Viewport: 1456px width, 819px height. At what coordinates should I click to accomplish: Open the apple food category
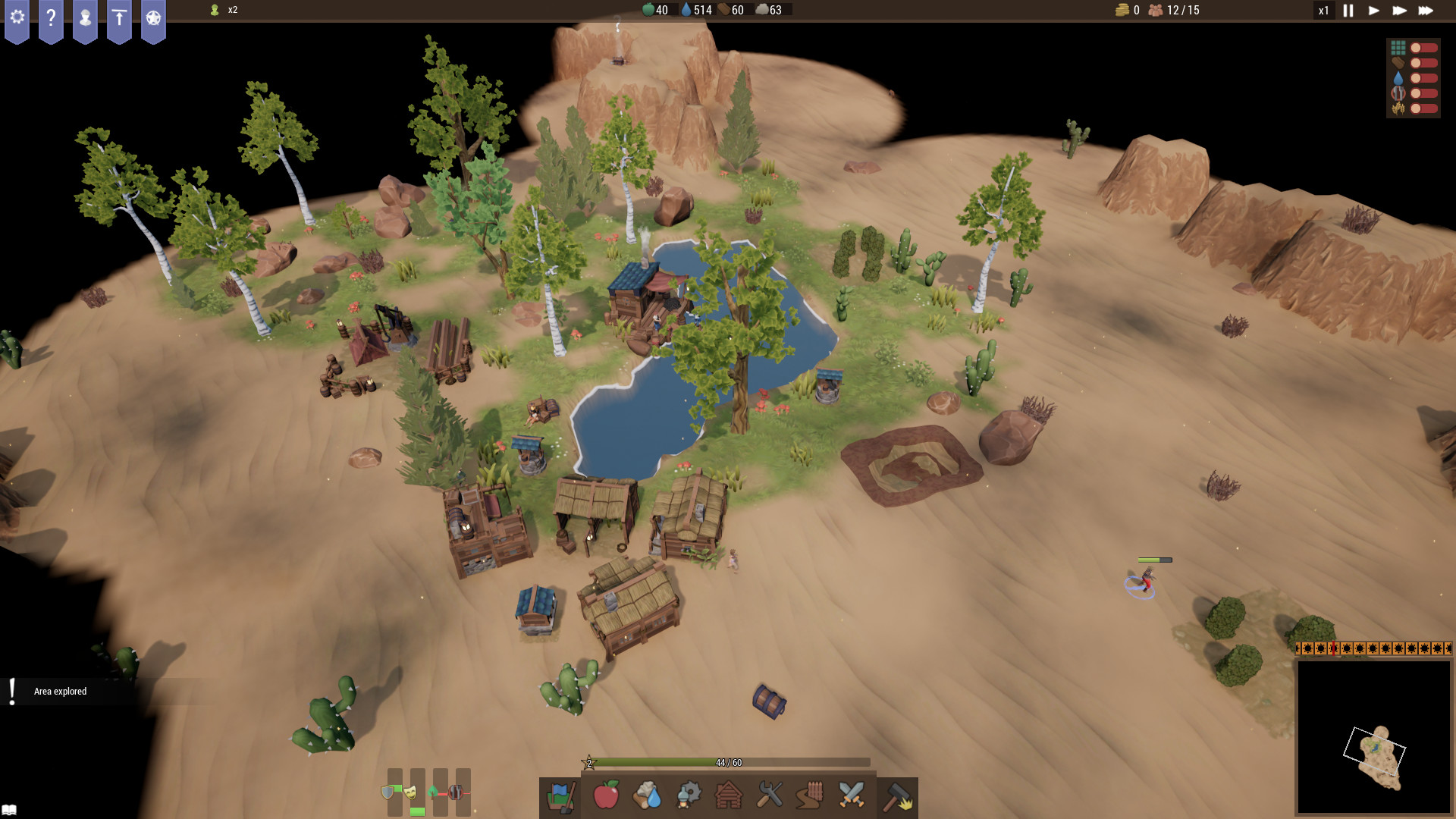[x=607, y=796]
